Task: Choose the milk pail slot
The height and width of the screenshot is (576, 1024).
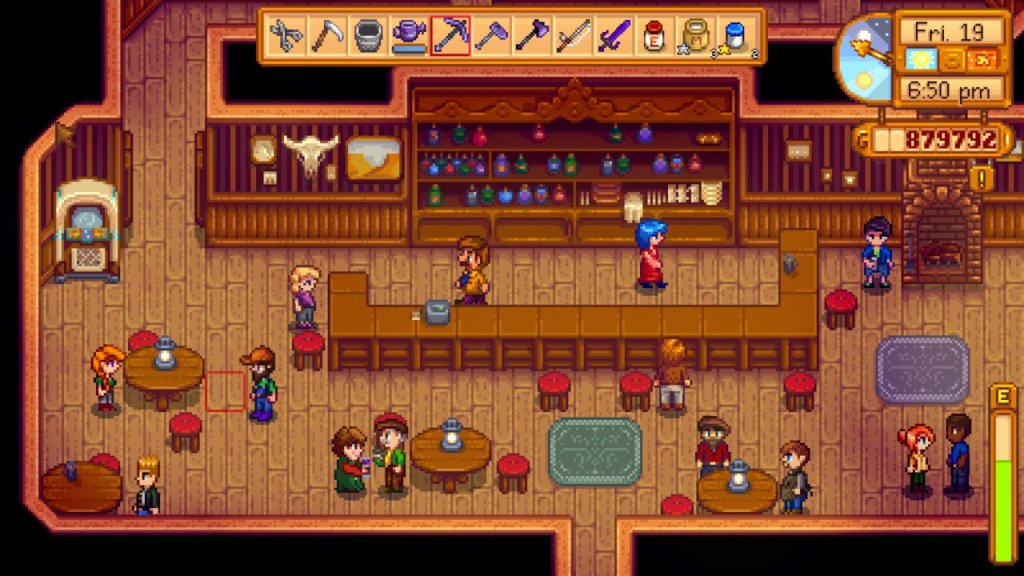Action: tap(368, 37)
